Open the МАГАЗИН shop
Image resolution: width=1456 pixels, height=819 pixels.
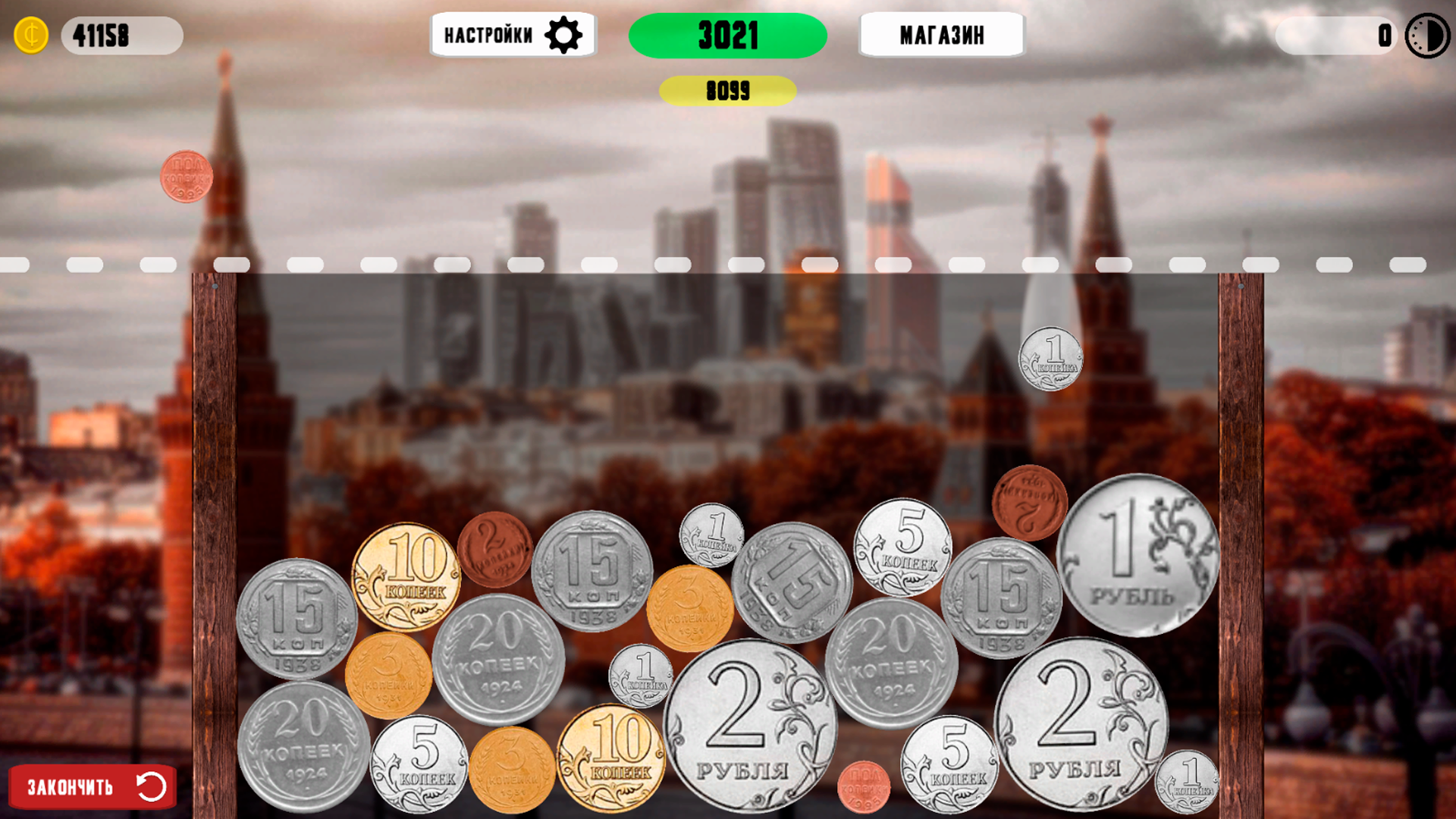pyautogui.click(x=942, y=35)
